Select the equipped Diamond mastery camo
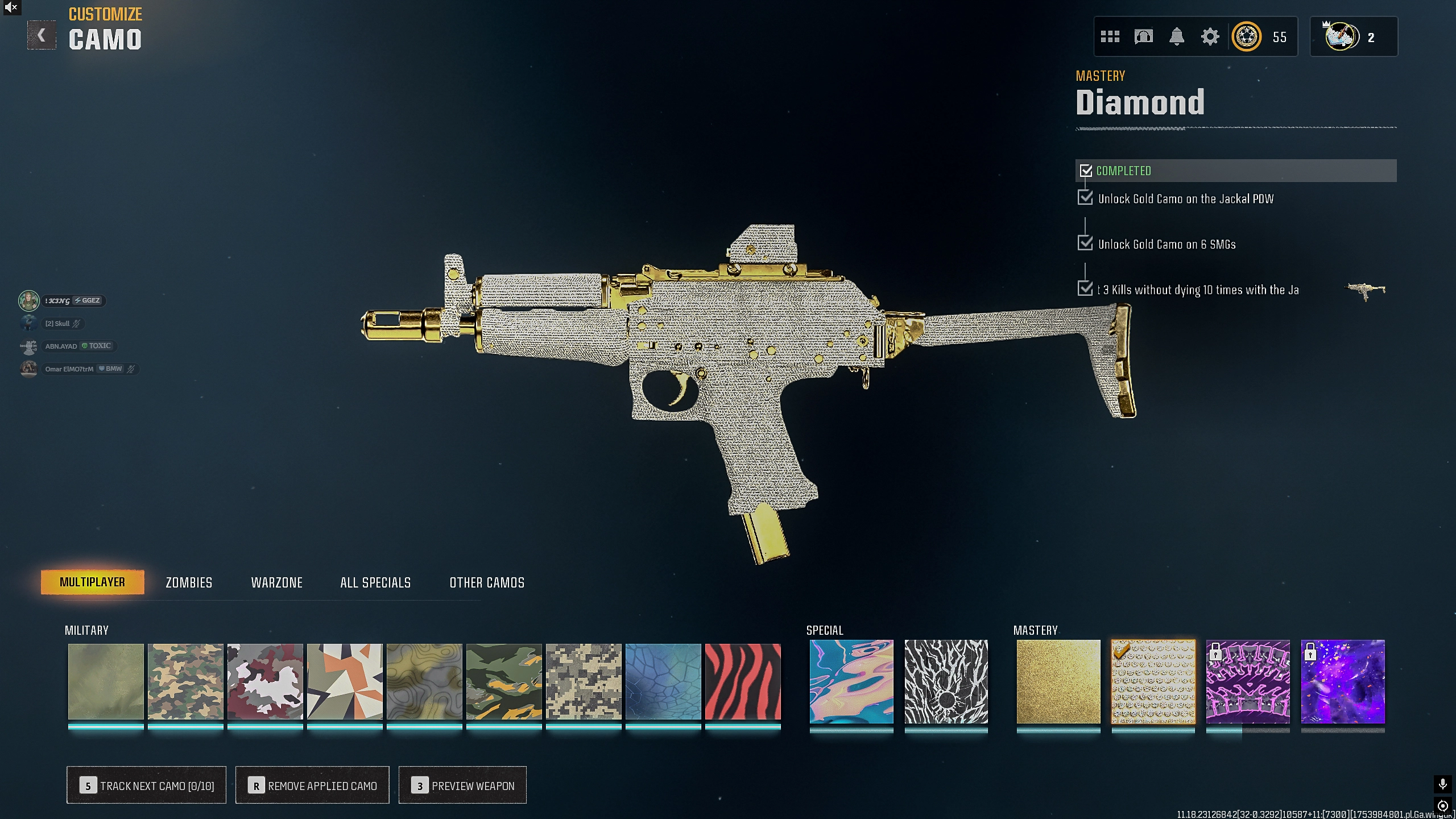Screen dimensions: 1456x819 (1153, 681)
